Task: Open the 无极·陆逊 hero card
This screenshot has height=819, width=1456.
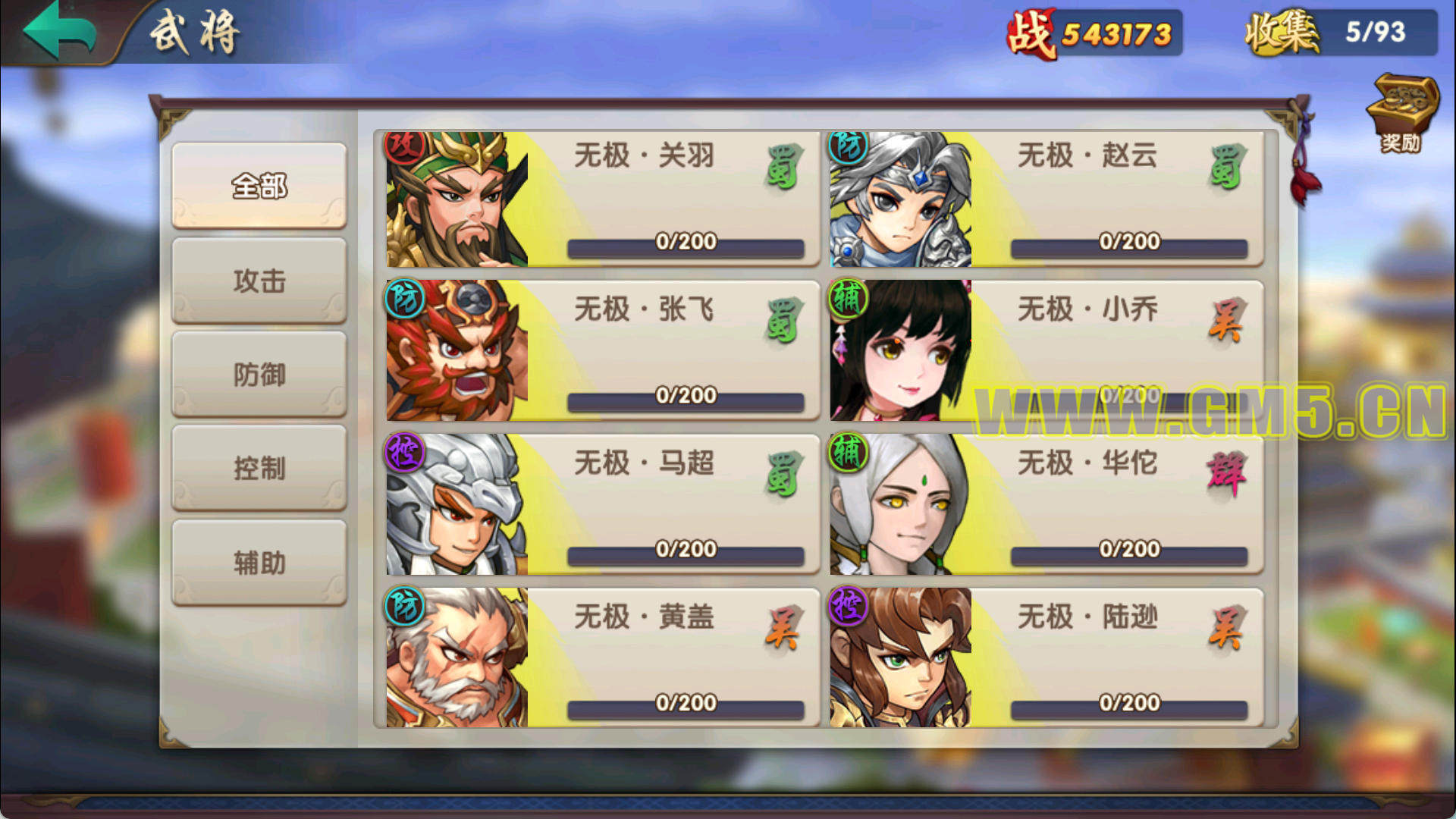Action: tap(1046, 657)
